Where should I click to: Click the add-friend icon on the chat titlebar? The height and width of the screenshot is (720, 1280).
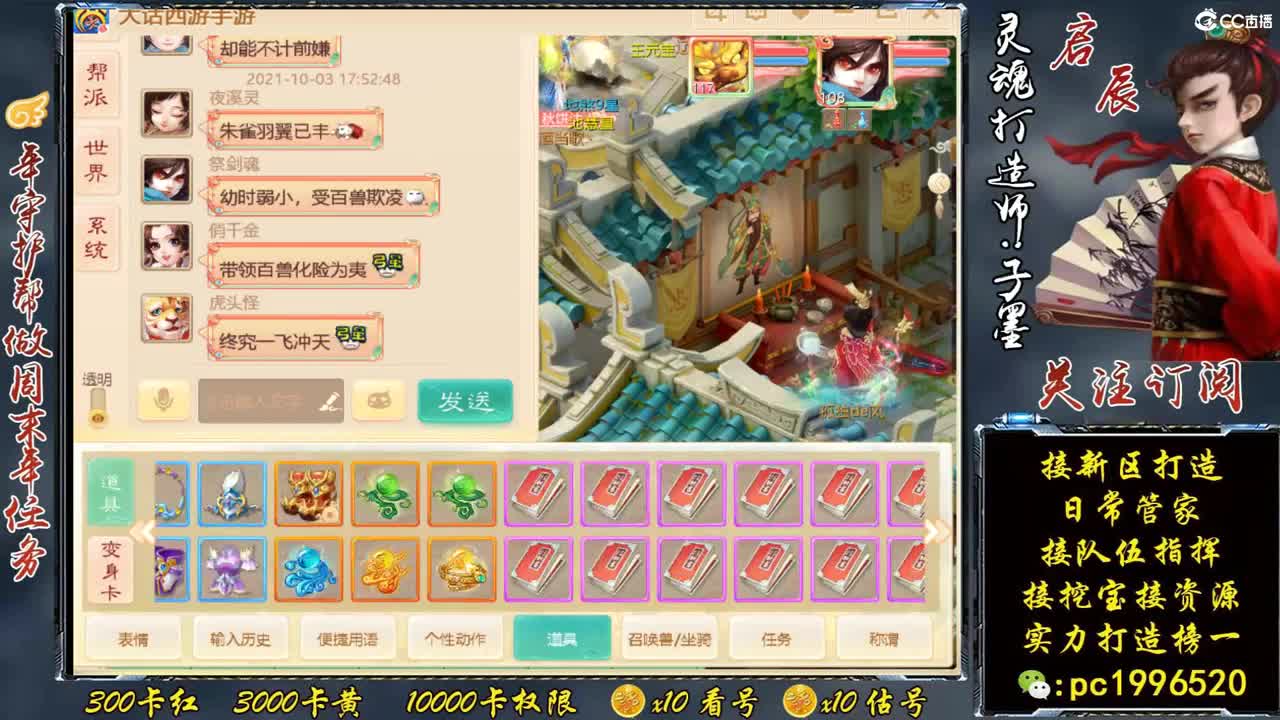714,13
